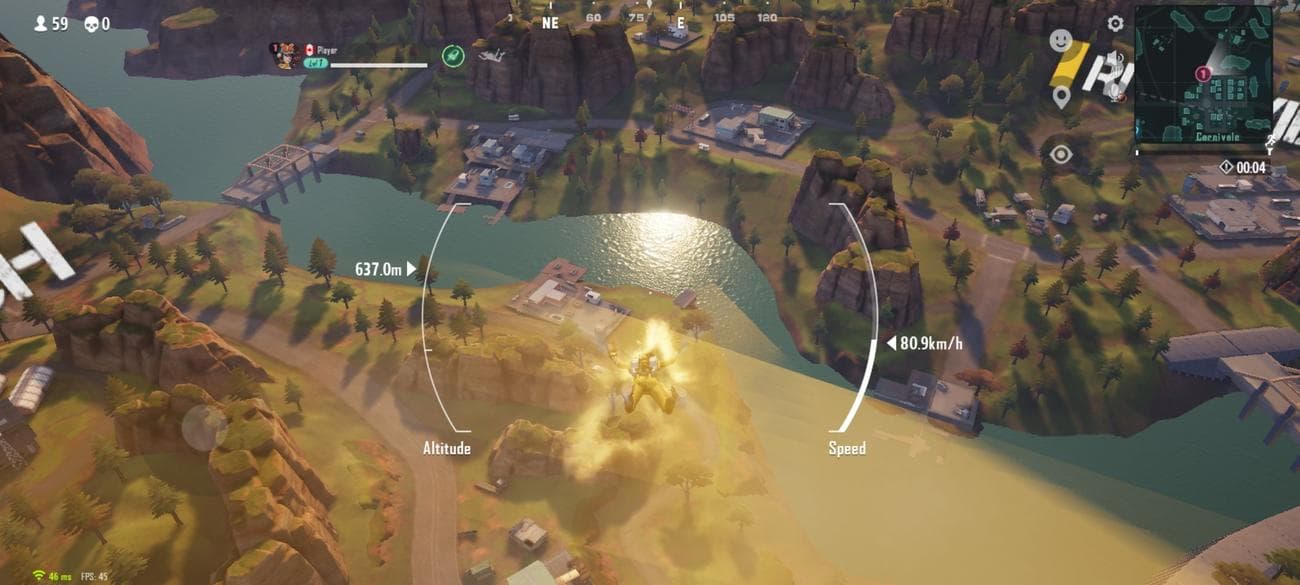
Task: Select the Player avatar portrait
Action: (x=285, y=54)
